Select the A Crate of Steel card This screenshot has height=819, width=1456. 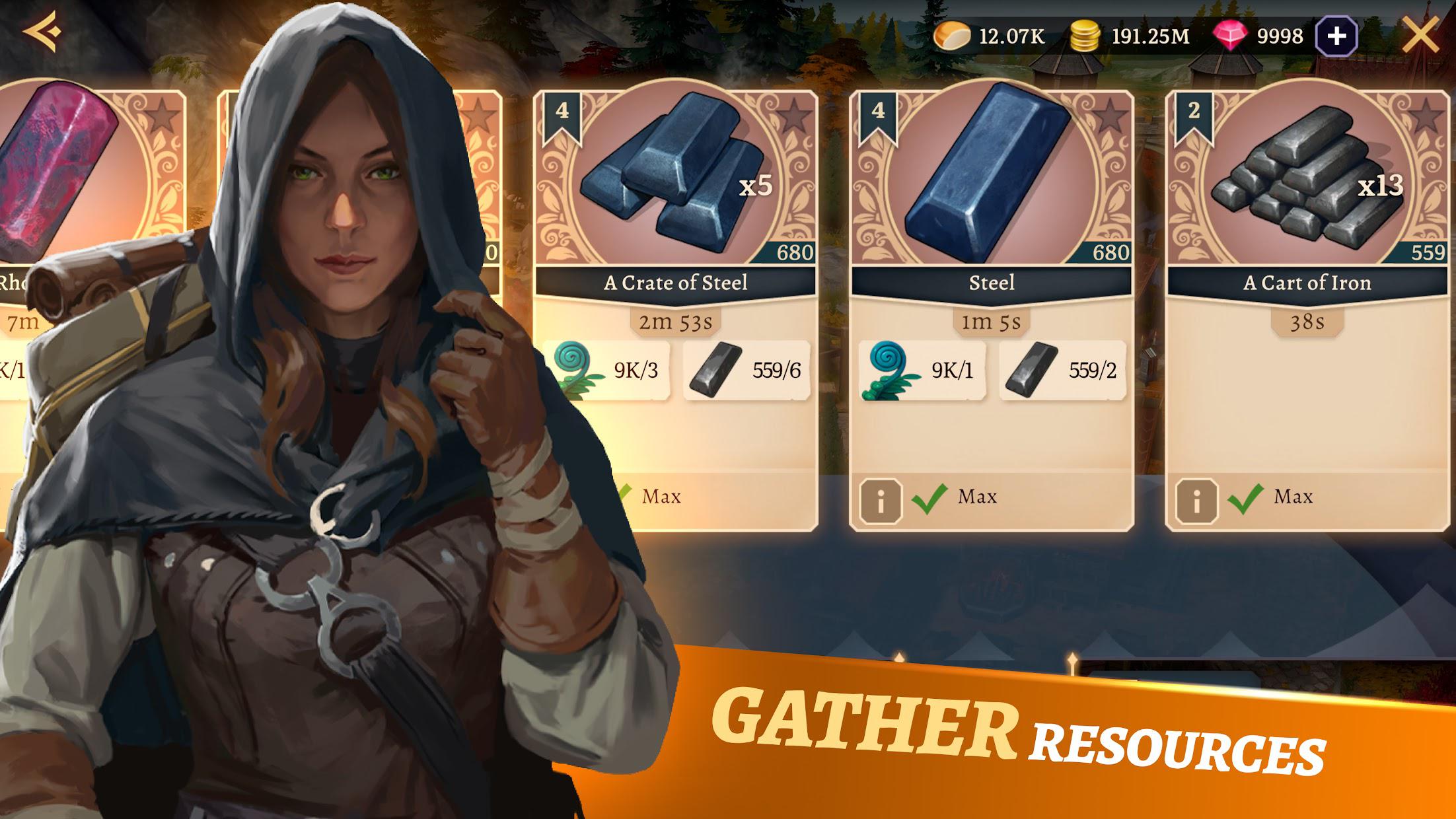pyautogui.click(x=675, y=198)
